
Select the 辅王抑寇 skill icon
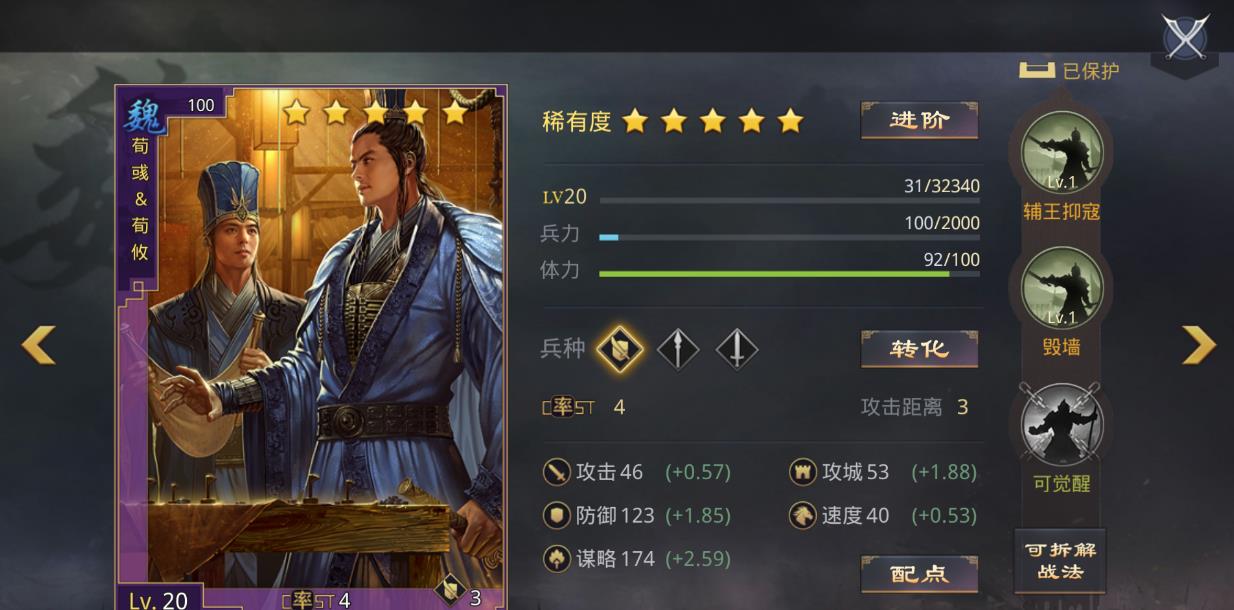1061,152
